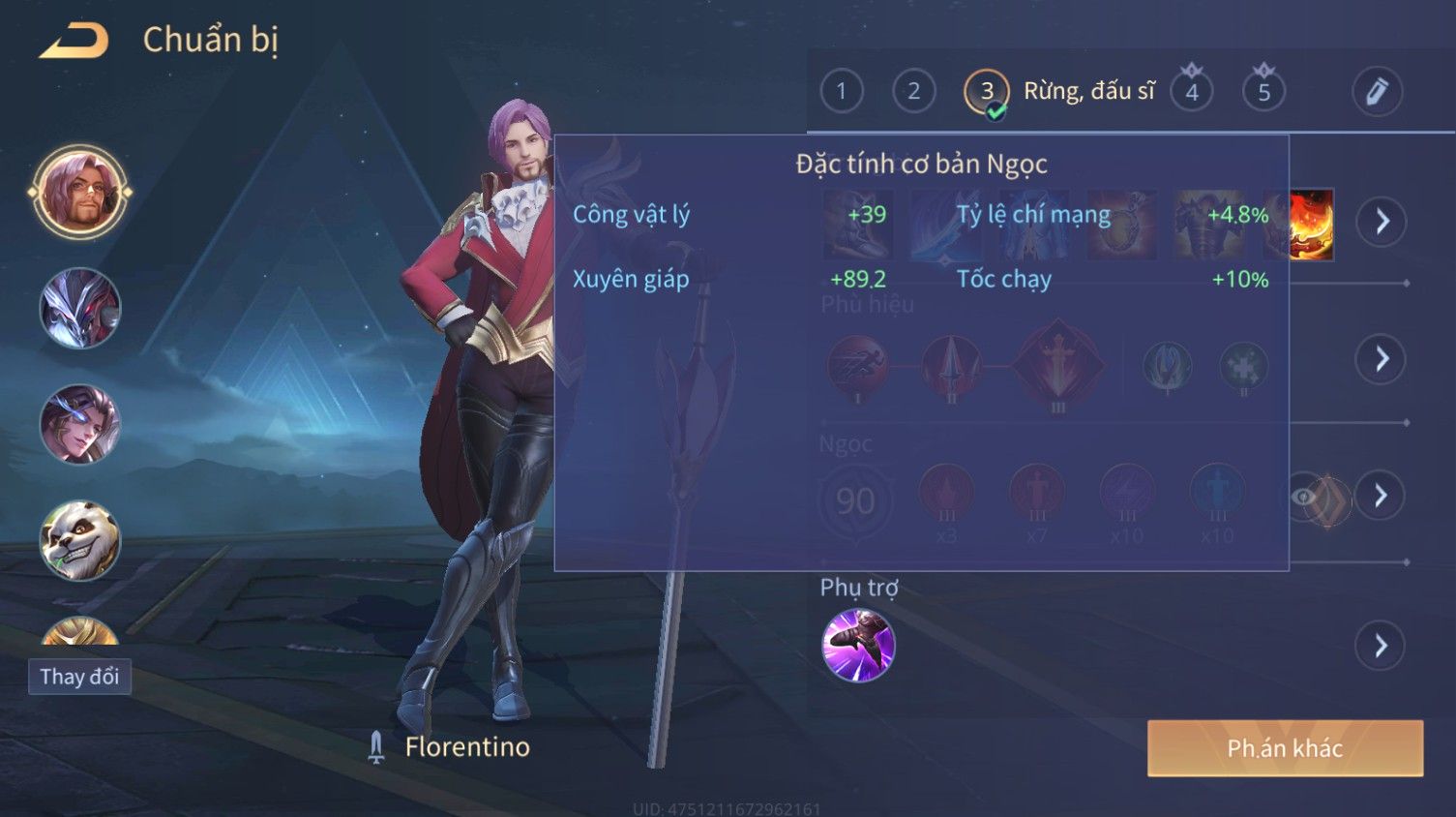Open the equipment build arrow
1456x817 pixels.
1382,222
